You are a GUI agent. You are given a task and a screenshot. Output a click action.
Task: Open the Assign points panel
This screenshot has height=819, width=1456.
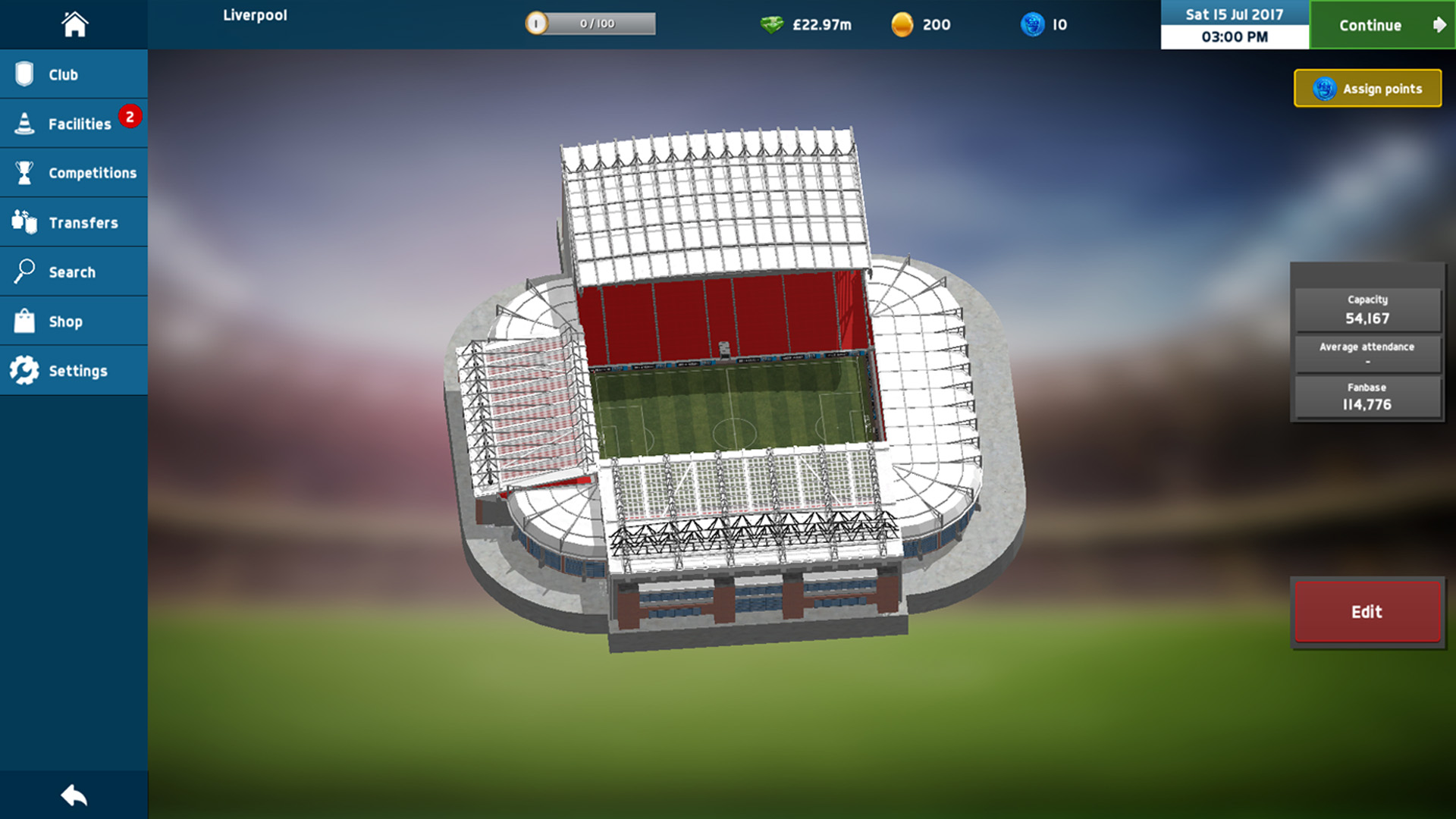(x=1367, y=88)
